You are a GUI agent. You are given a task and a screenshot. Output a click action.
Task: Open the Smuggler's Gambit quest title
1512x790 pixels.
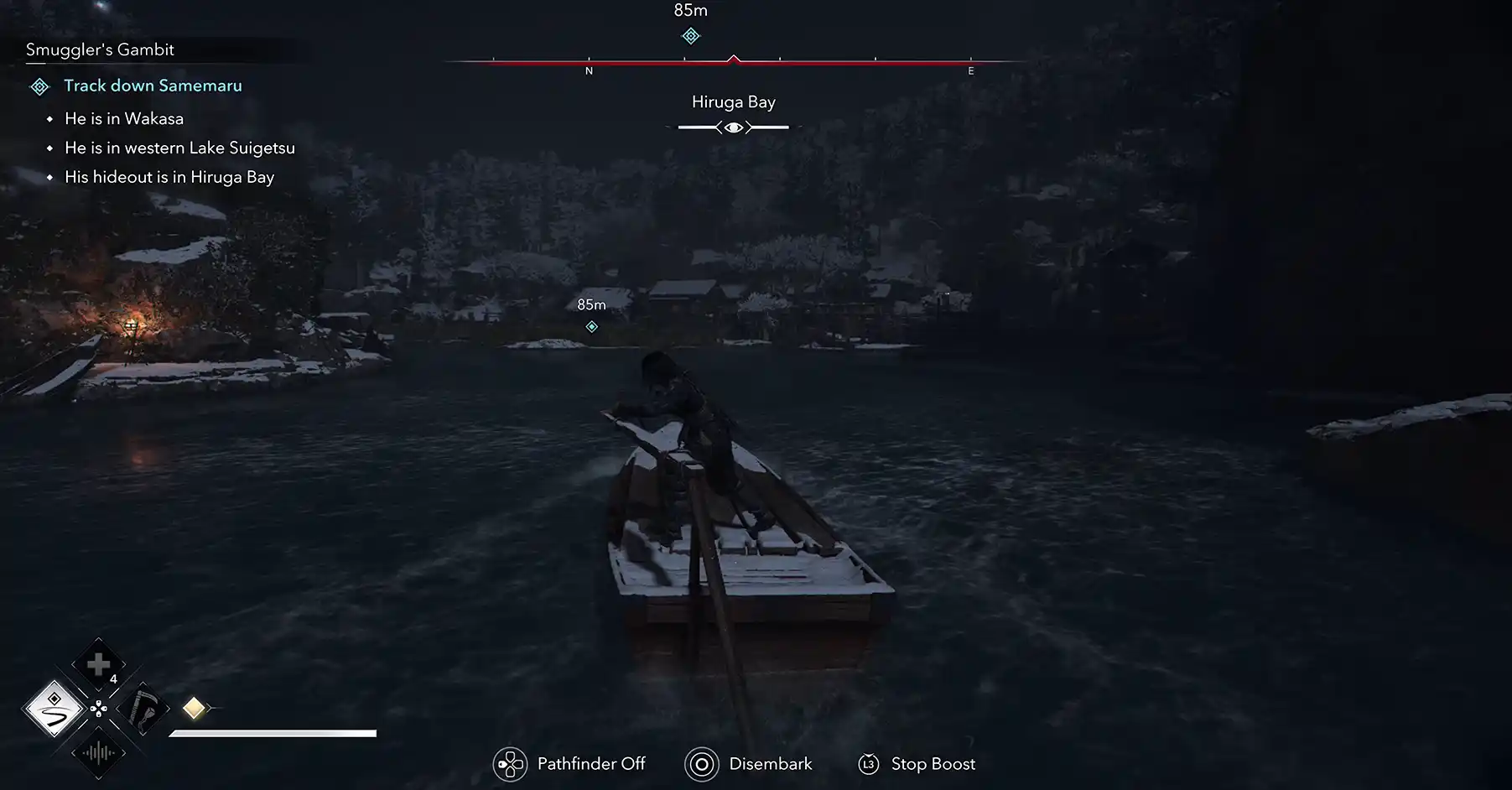pos(100,49)
